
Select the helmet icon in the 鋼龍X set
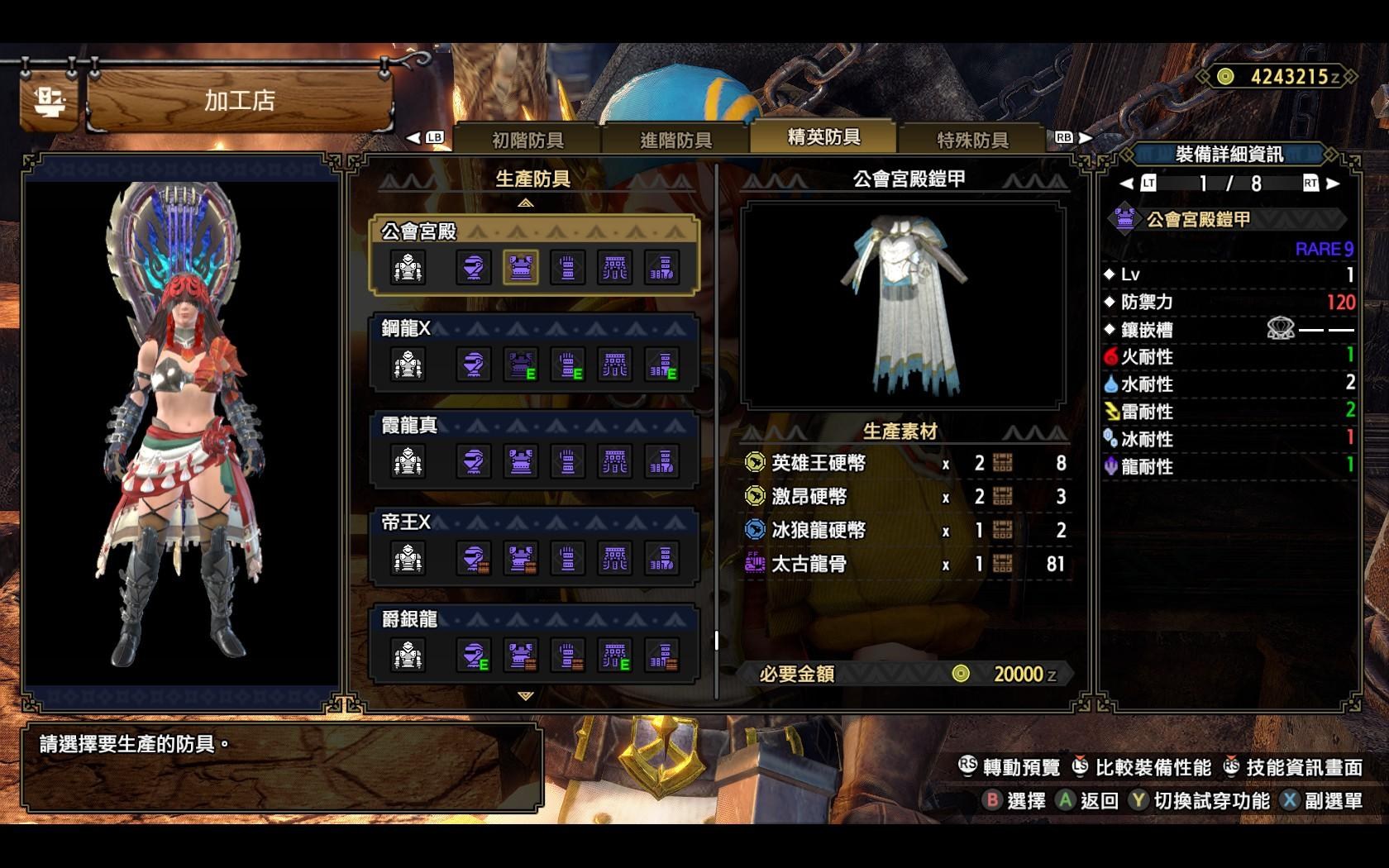[471, 365]
